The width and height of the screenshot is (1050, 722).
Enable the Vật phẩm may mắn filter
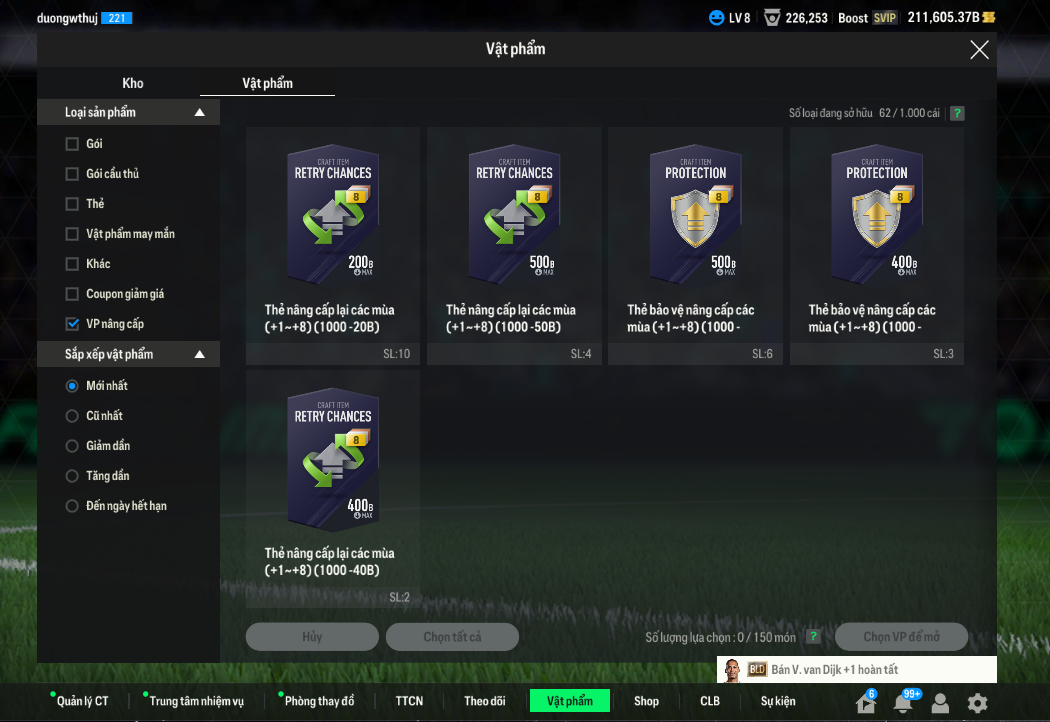pos(72,234)
